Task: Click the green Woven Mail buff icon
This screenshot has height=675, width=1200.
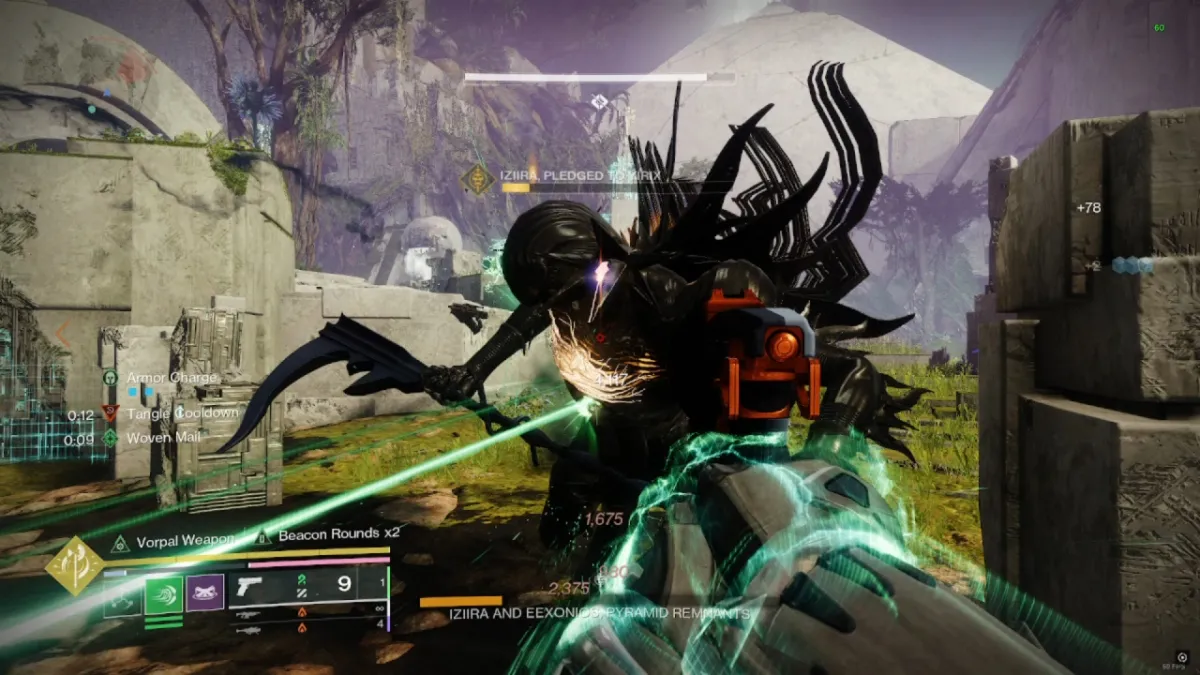Action: coord(110,437)
